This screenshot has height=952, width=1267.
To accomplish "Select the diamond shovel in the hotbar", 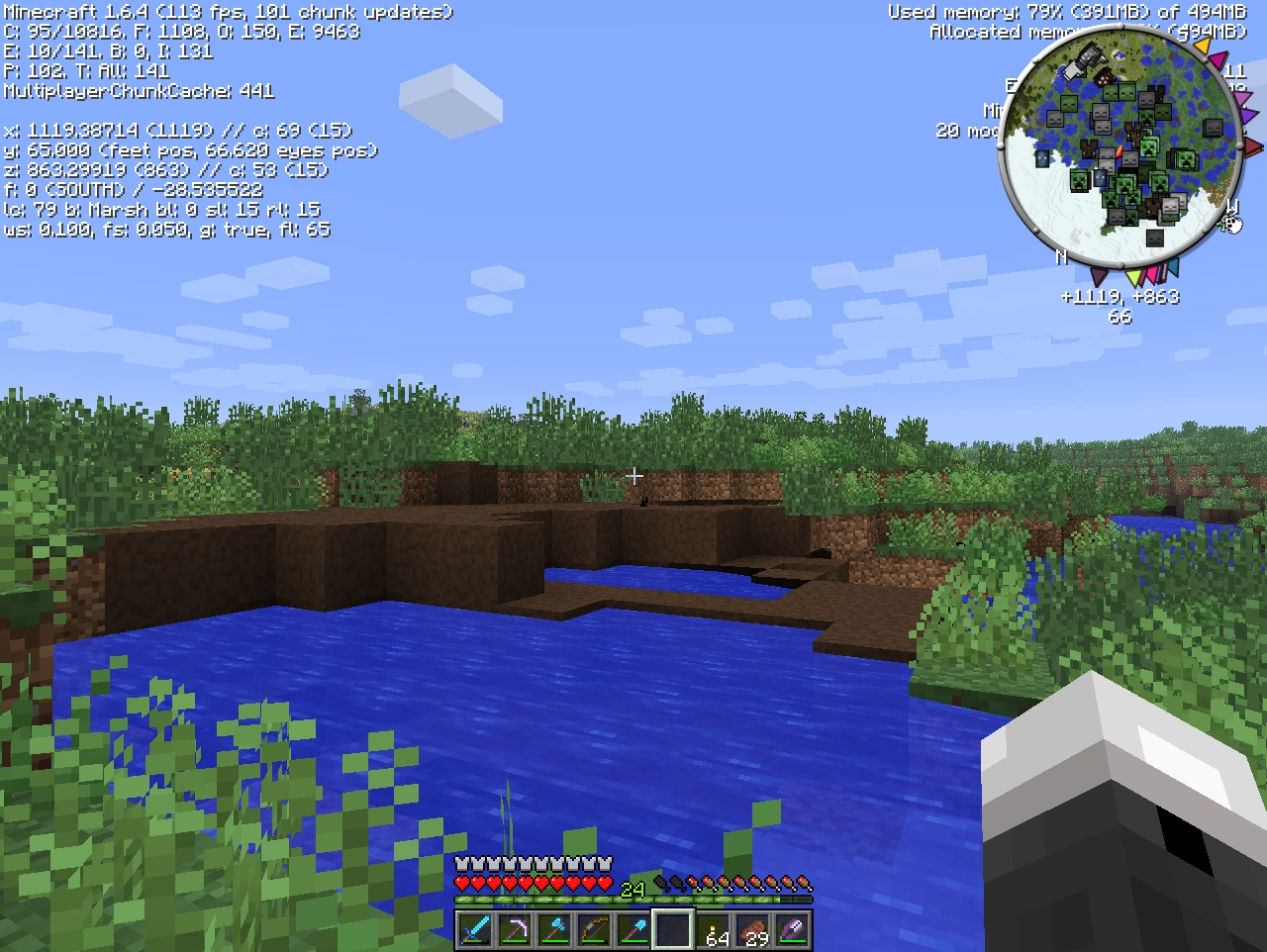I will click(x=633, y=927).
